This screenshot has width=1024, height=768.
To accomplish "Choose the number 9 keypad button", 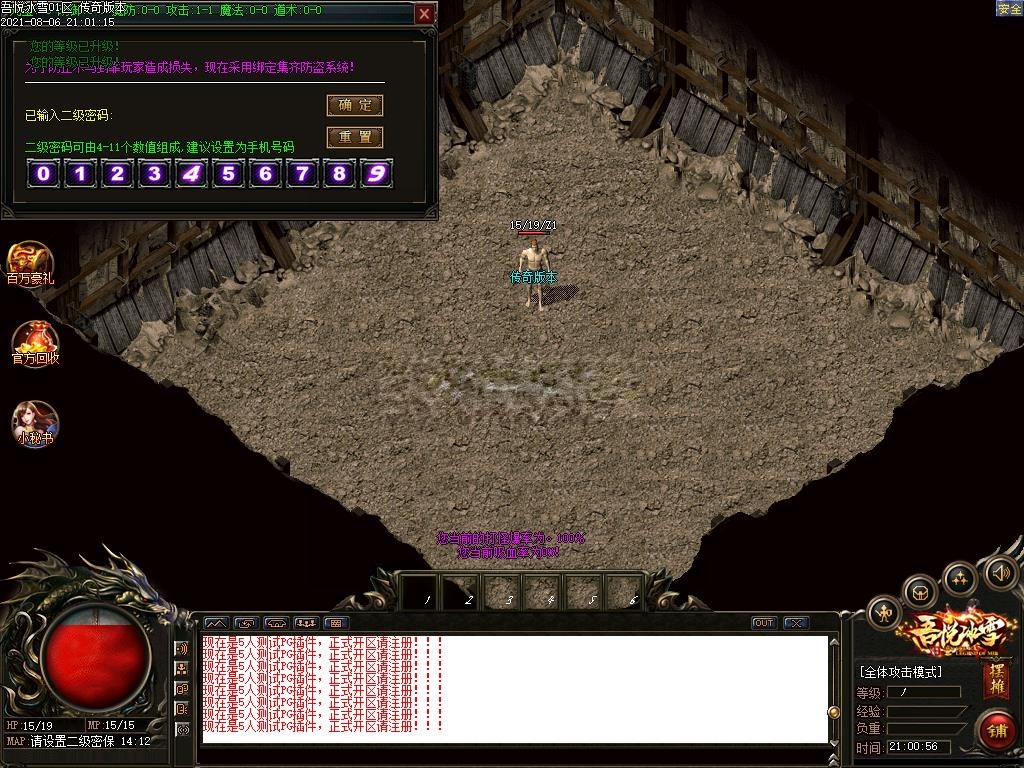I will tap(376, 174).
